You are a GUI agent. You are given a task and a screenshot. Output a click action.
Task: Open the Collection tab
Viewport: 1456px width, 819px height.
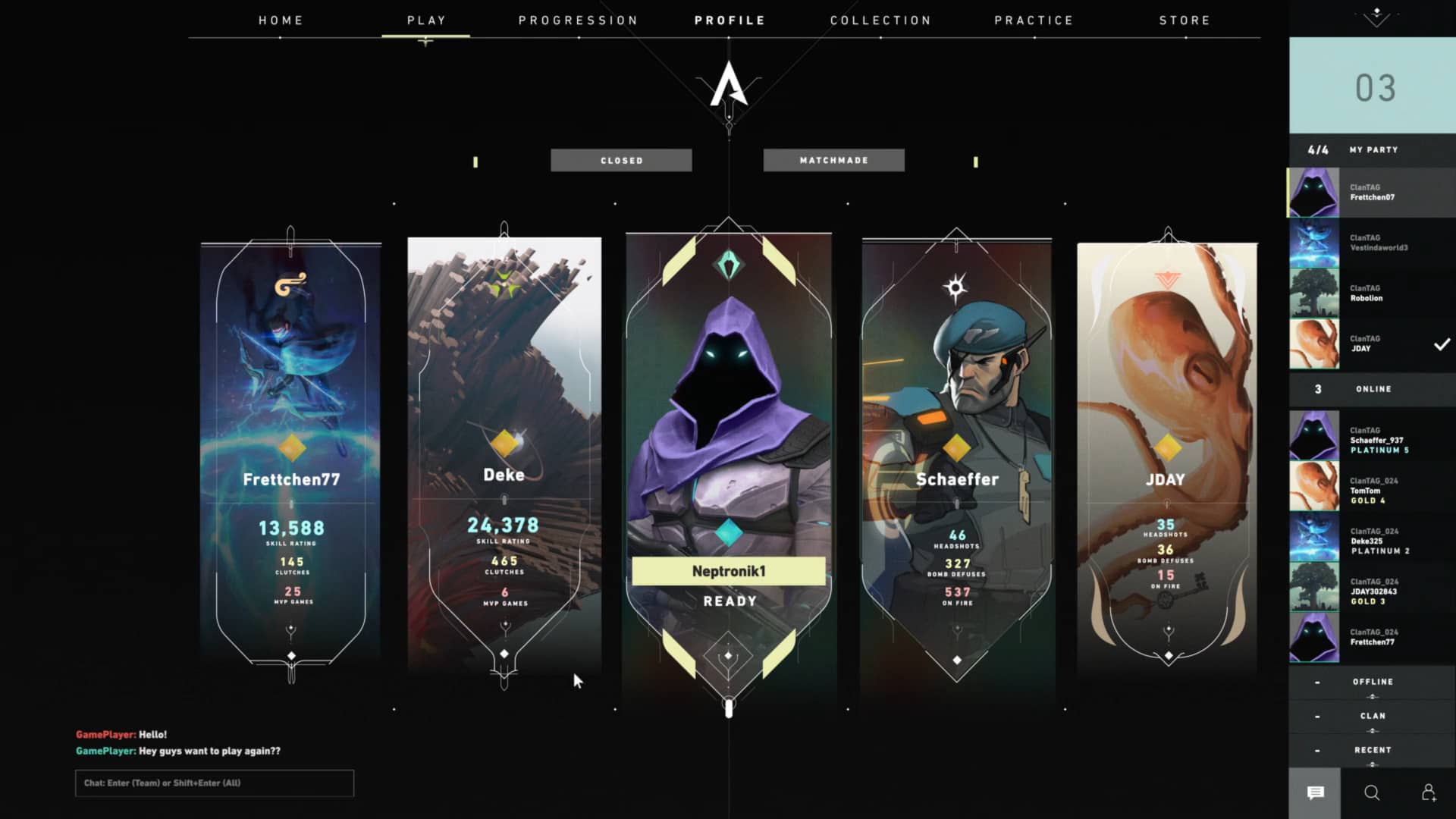click(x=880, y=20)
